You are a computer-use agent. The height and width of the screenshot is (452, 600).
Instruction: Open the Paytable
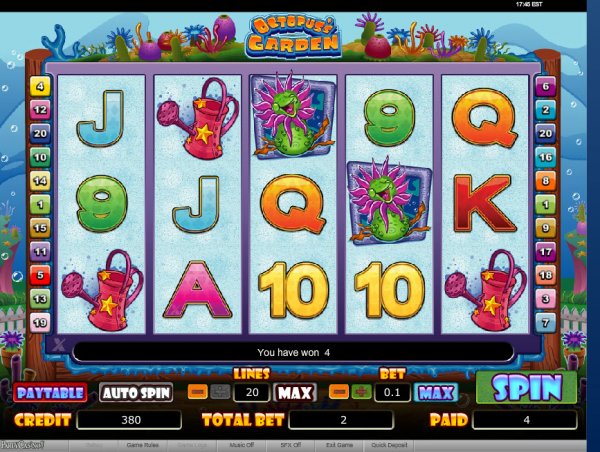[x=49, y=393]
